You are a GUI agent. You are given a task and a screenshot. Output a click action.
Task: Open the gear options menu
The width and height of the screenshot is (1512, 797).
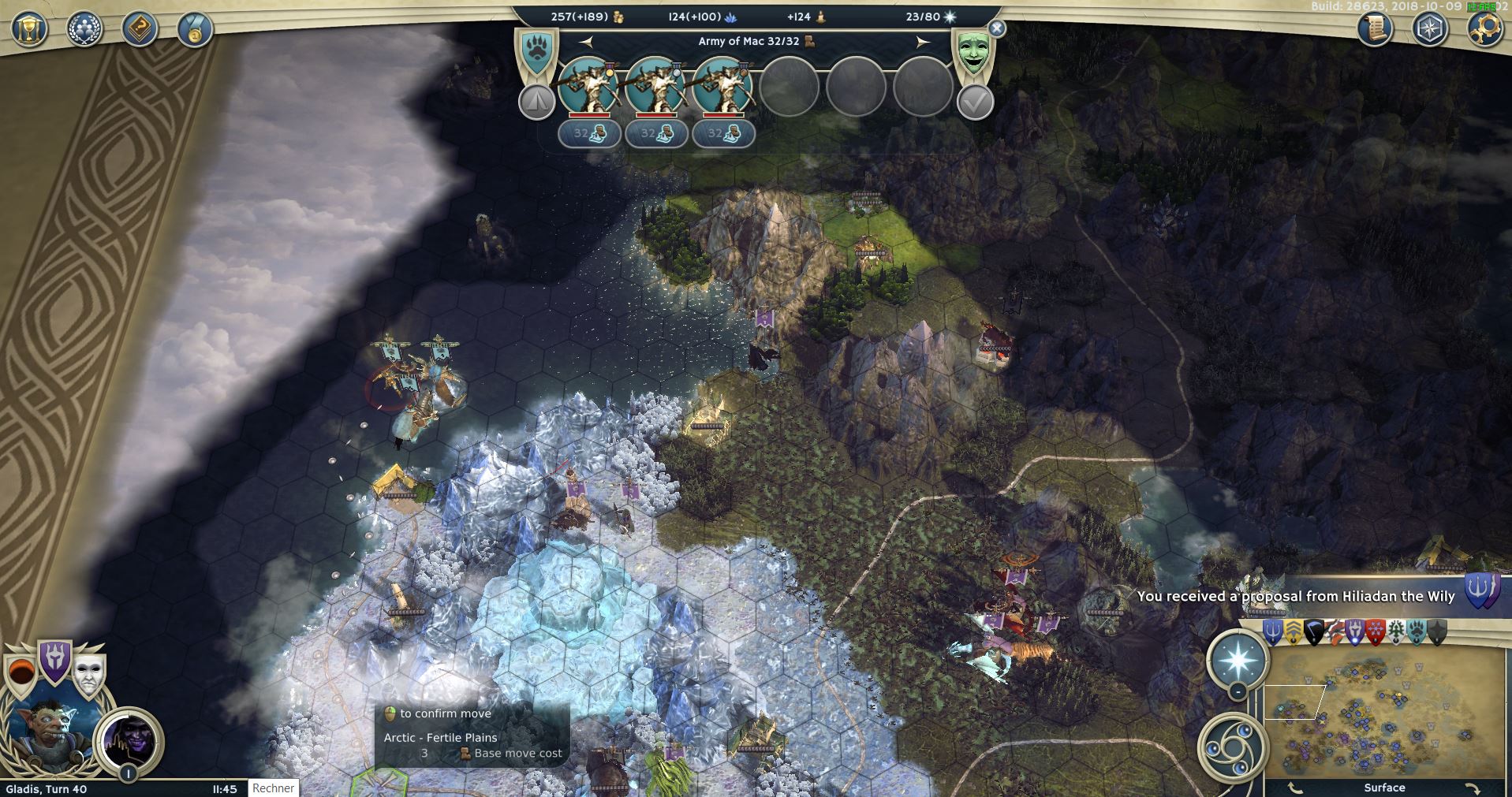tap(1484, 30)
